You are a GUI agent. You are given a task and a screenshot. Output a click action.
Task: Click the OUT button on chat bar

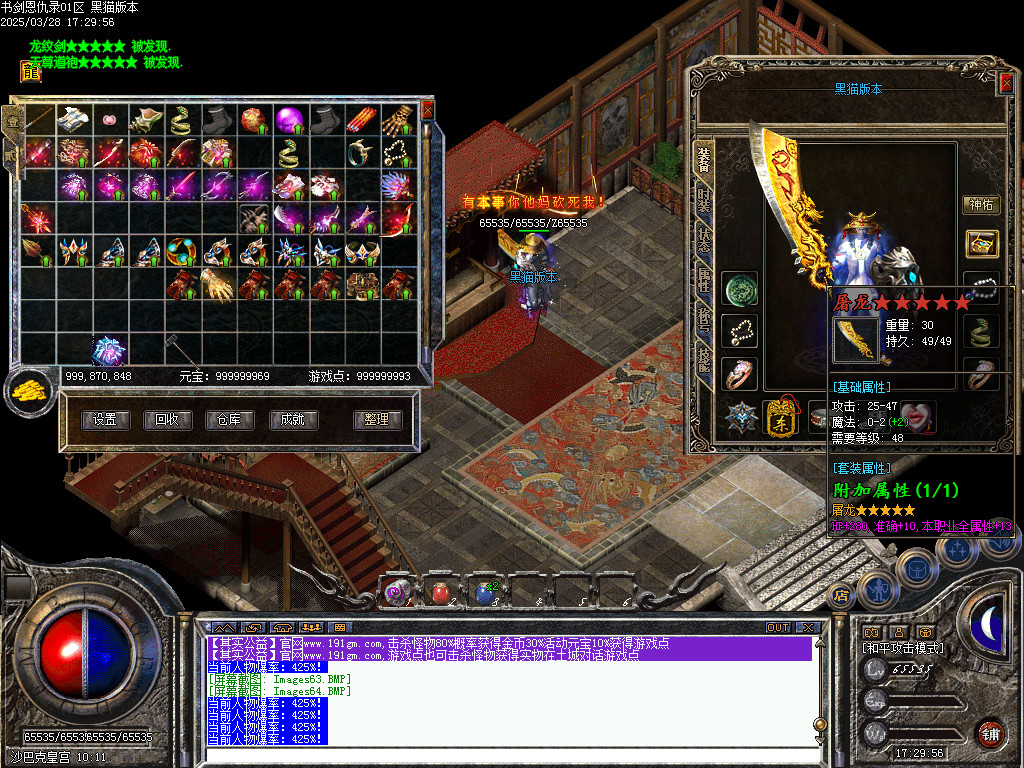pos(778,627)
